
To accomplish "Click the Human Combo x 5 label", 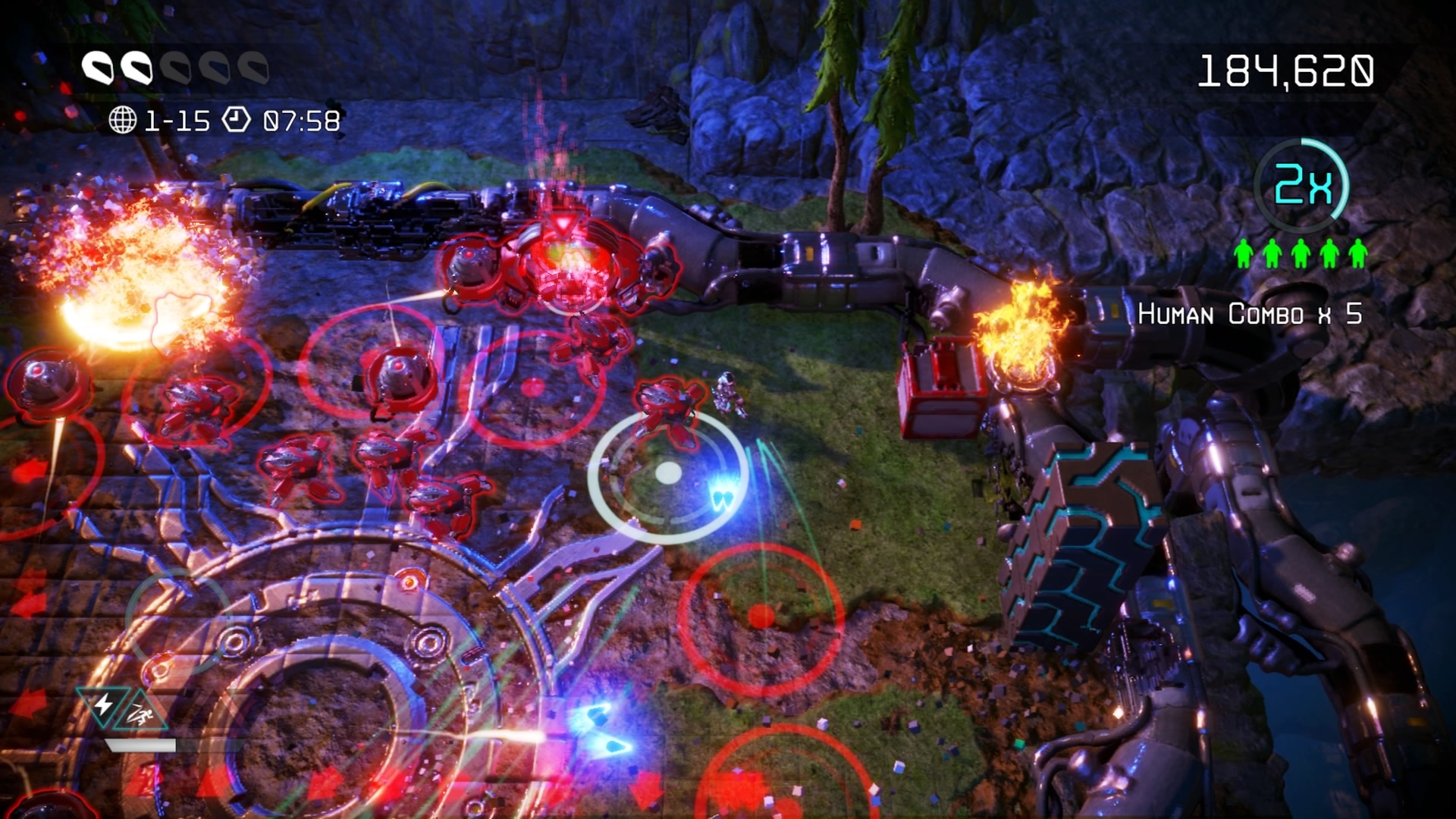I will [1251, 313].
